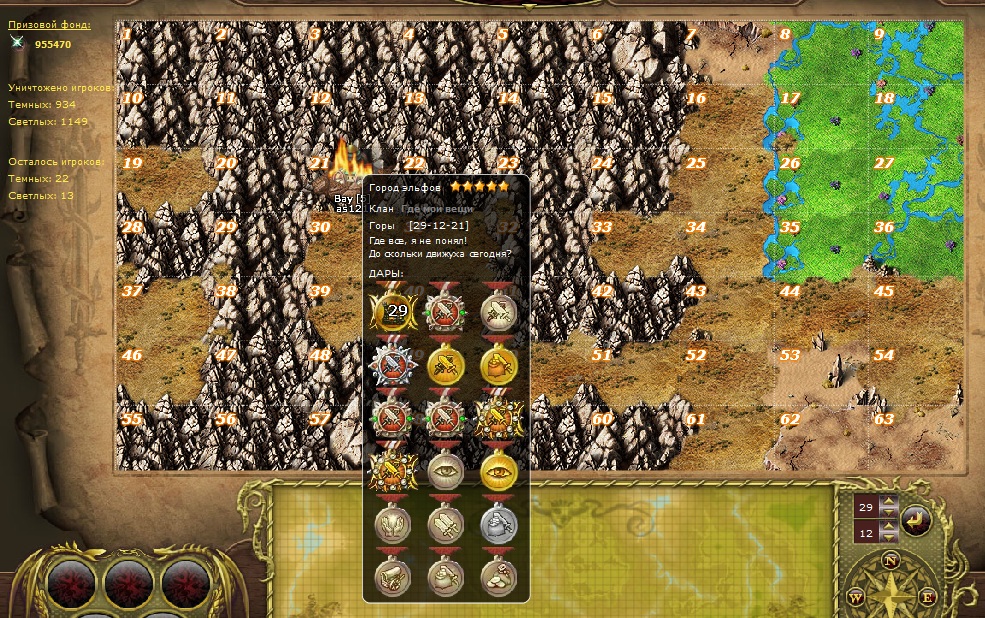Image resolution: width=985 pixels, height=618 pixels.
Task: Confirm coordinates with the return arrow button
Action: (915, 519)
